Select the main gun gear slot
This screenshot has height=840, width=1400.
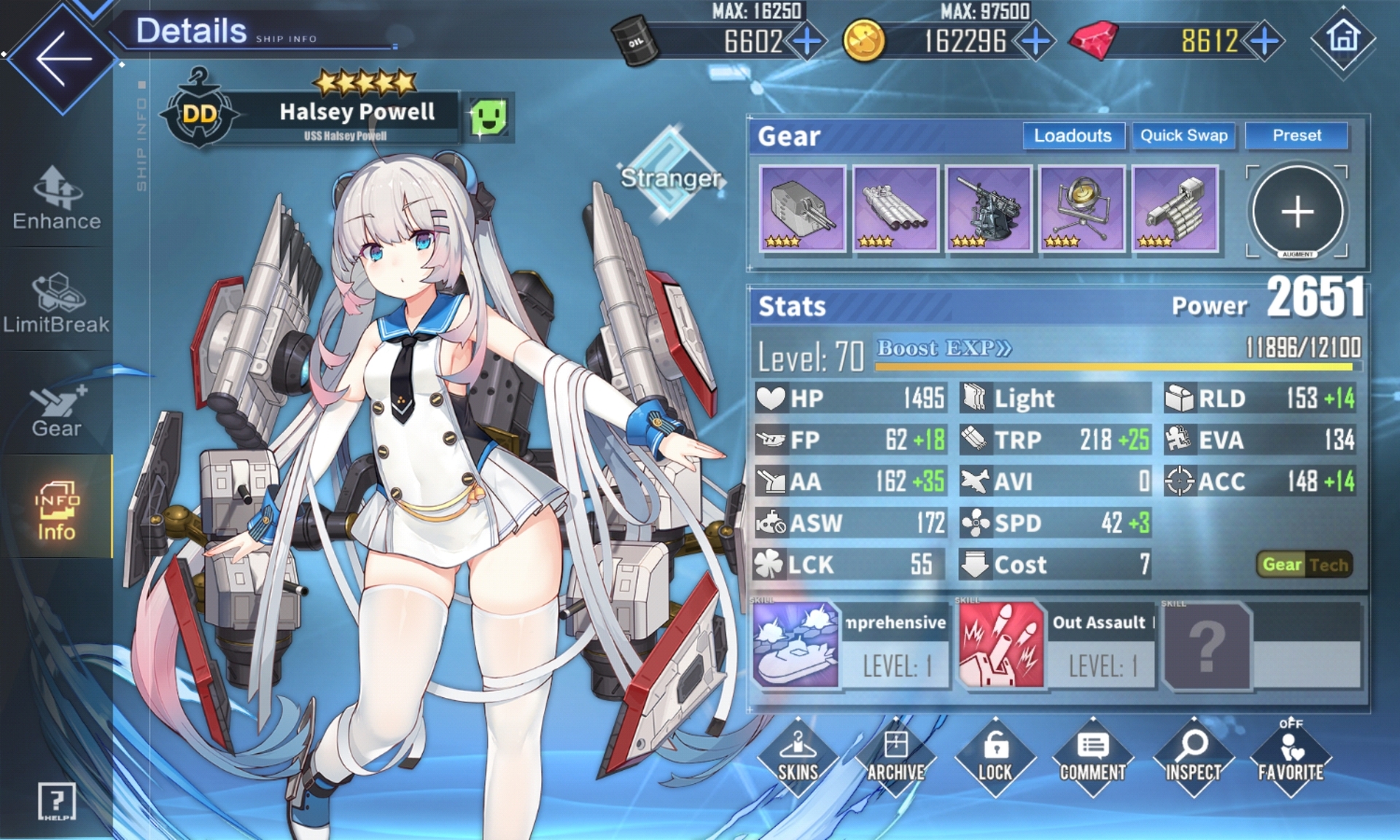coord(802,209)
